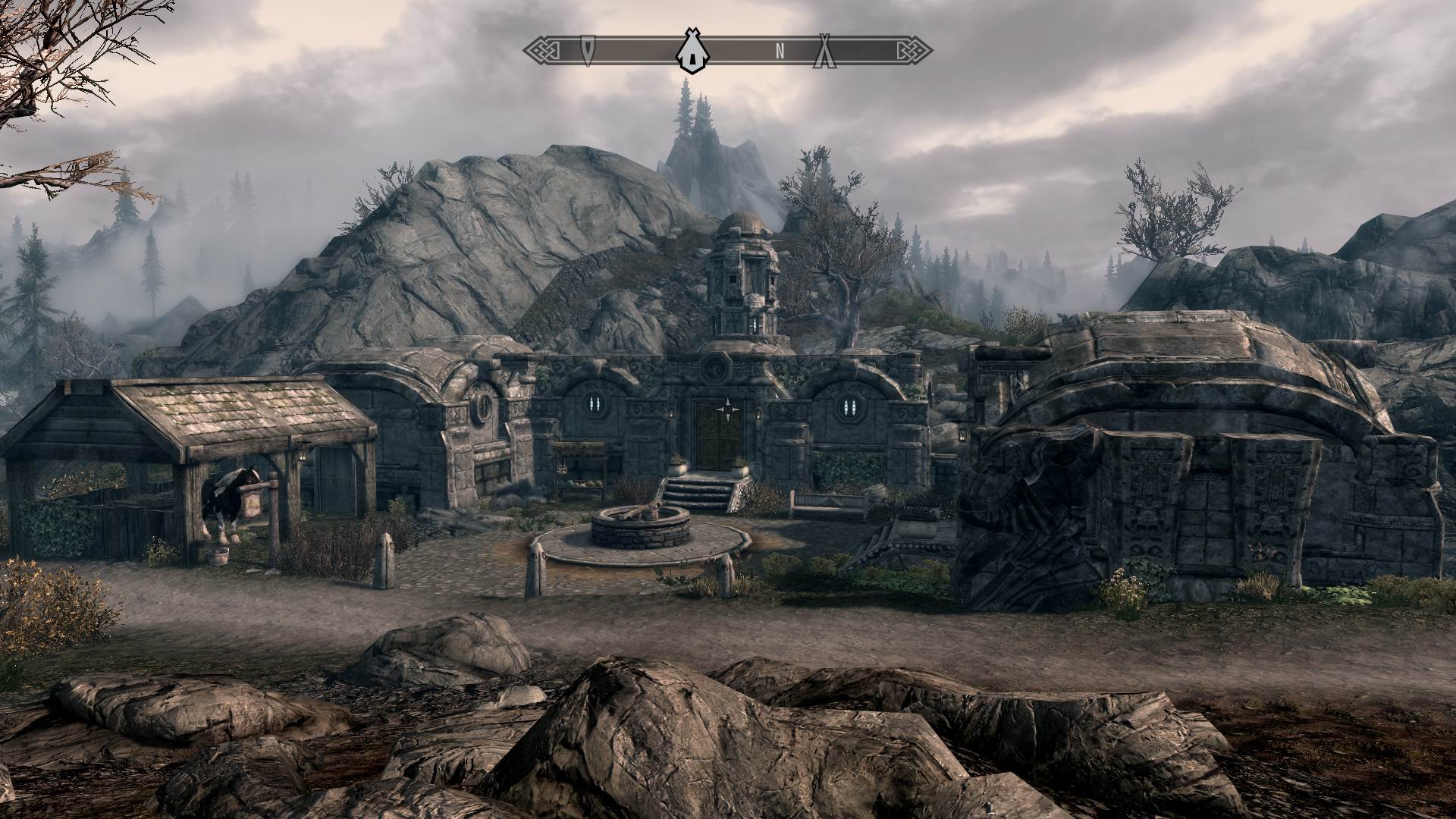The height and width of the screenshot is (819, 1456).
Task: Click the round window left of the entrance
Action: tap(482, 406)
